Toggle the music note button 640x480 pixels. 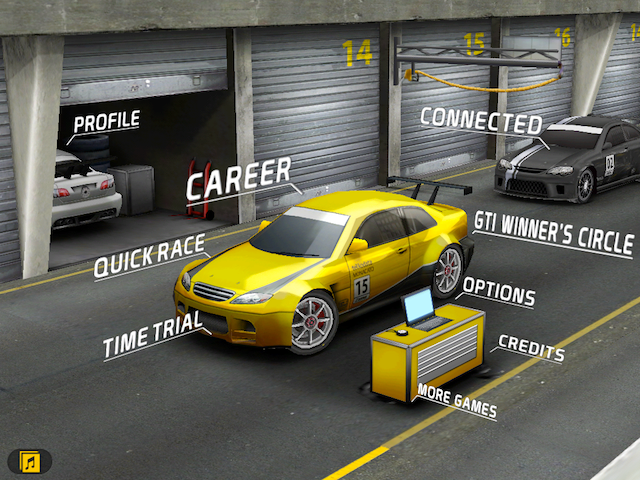coord(30,461)
